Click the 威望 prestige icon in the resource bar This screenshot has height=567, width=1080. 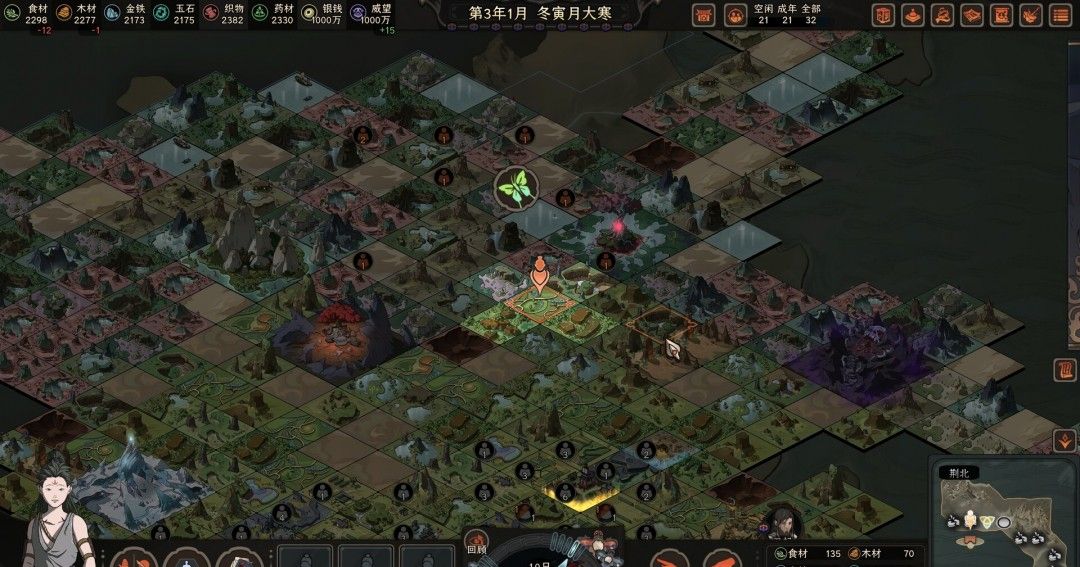pos(357,14)
